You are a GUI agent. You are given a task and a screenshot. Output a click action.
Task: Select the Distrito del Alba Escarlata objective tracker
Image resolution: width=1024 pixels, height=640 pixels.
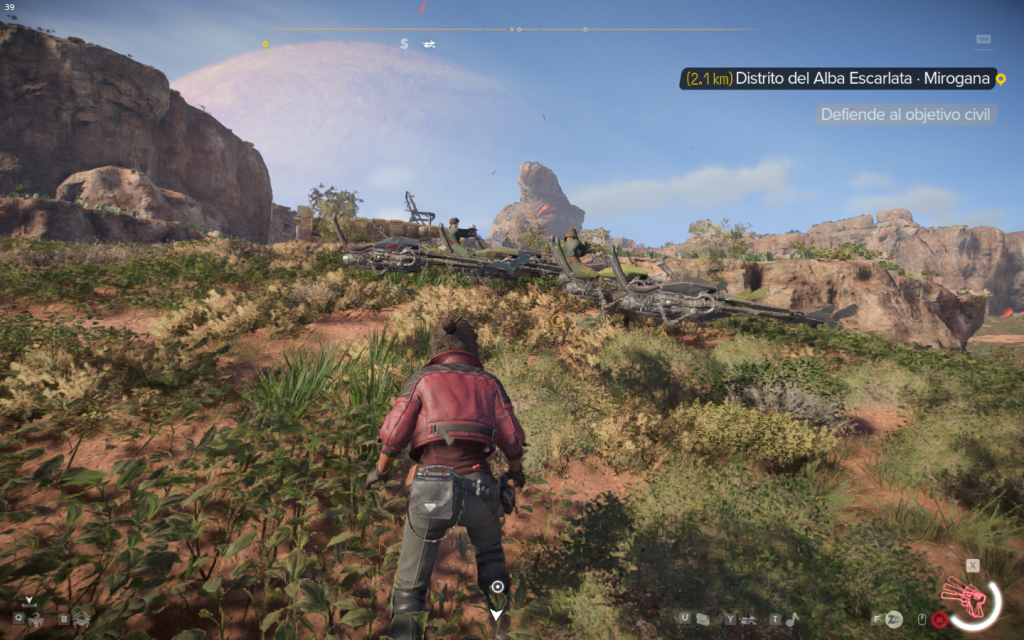click(x=840, y=79)
